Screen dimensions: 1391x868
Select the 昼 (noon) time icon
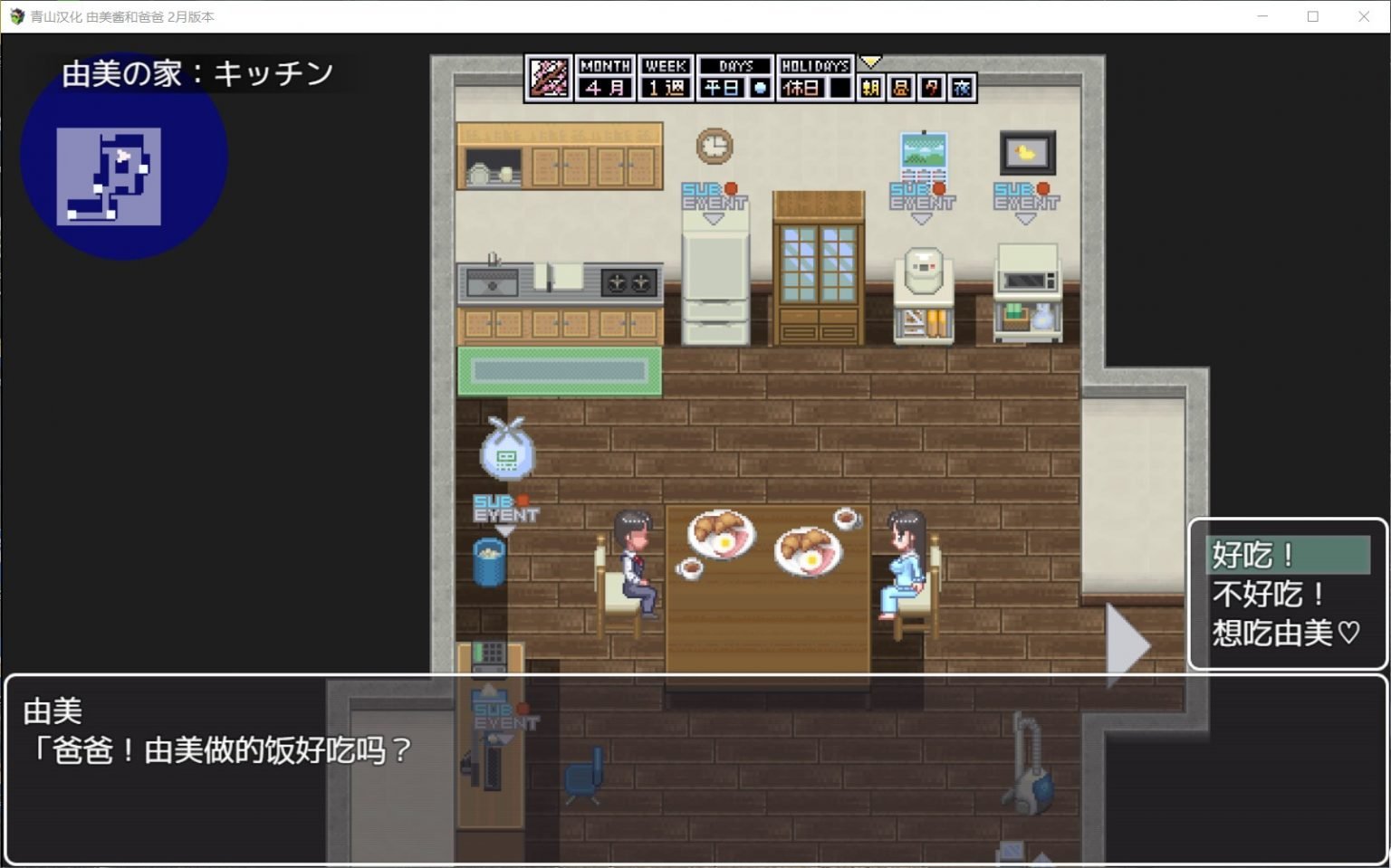tap(900, 87)
